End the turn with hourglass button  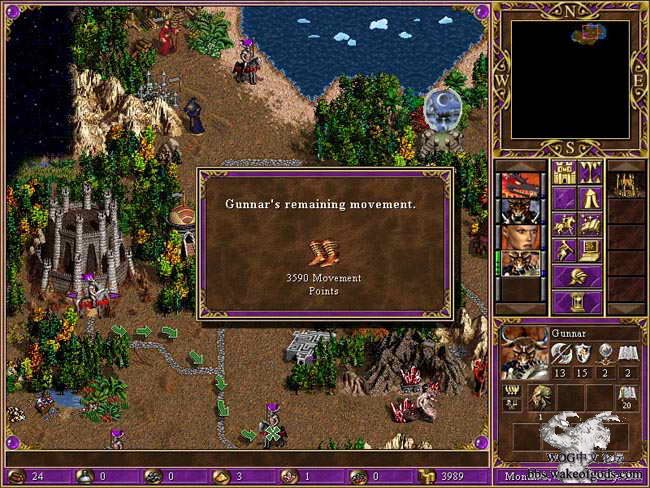(576, 302)
